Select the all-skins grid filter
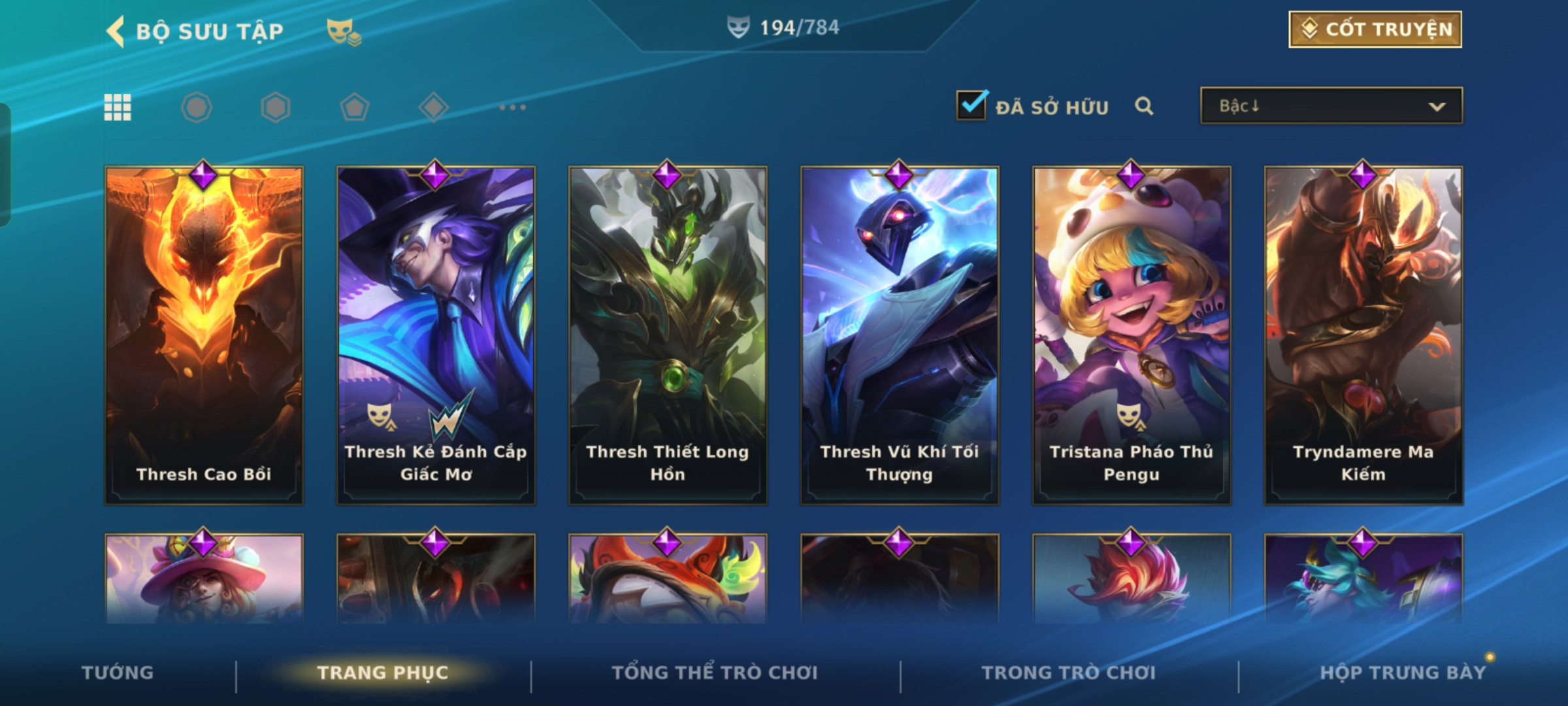The width and height of the screenshot is (1568, 706). click(x=118, y=107)
